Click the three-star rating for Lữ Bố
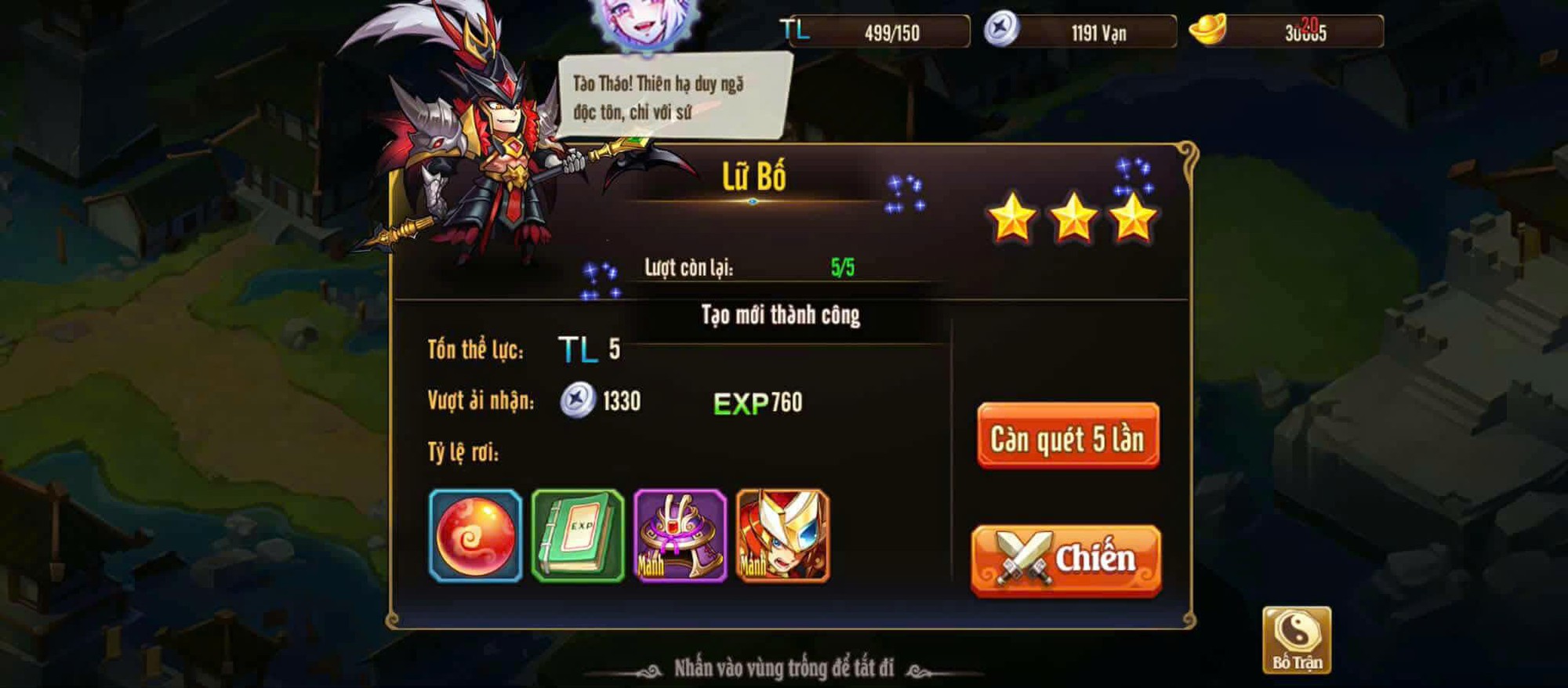This screenshot has height=688, width=1568. 1074,222
